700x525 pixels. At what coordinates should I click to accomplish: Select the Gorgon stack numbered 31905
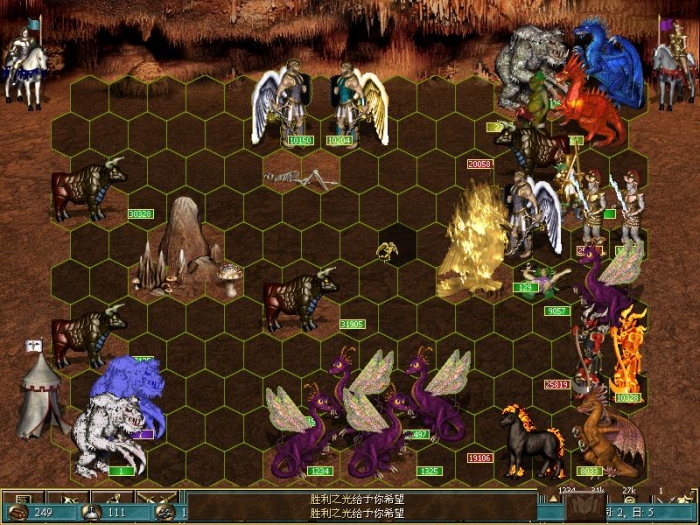[x=298, y=297]
